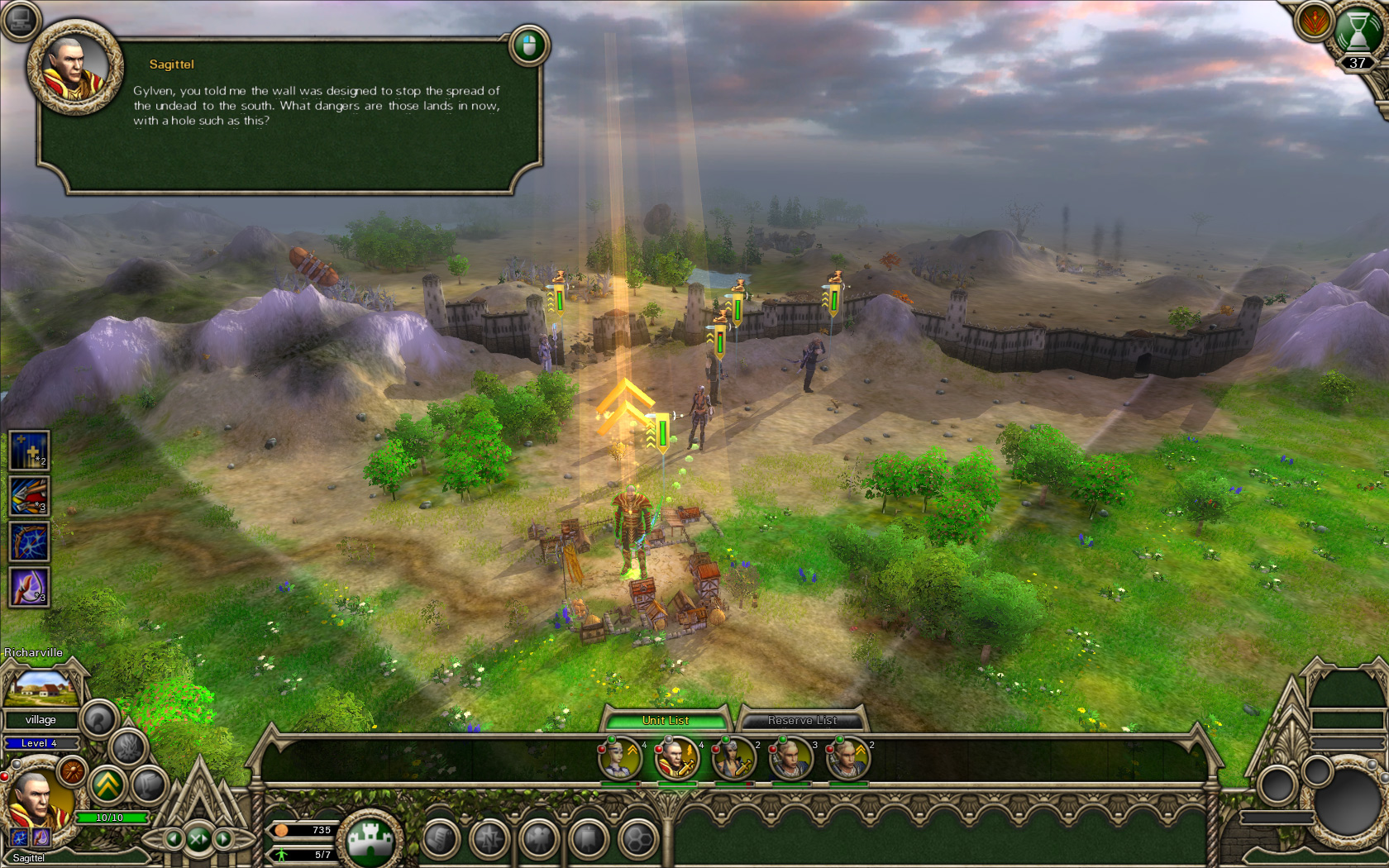This screenshot has width=1389, height=868.
Task: Continue dialogue via the mouse icon button
Action: coord(529,45)
